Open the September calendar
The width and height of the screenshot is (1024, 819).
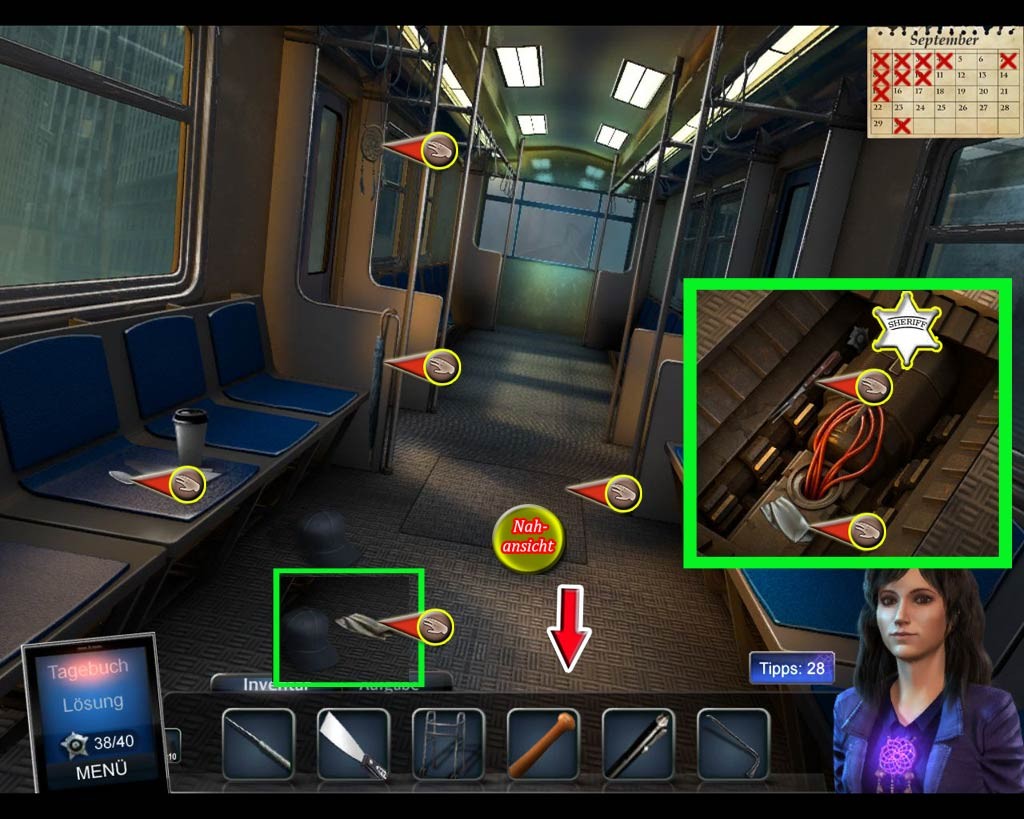(944, 82)
